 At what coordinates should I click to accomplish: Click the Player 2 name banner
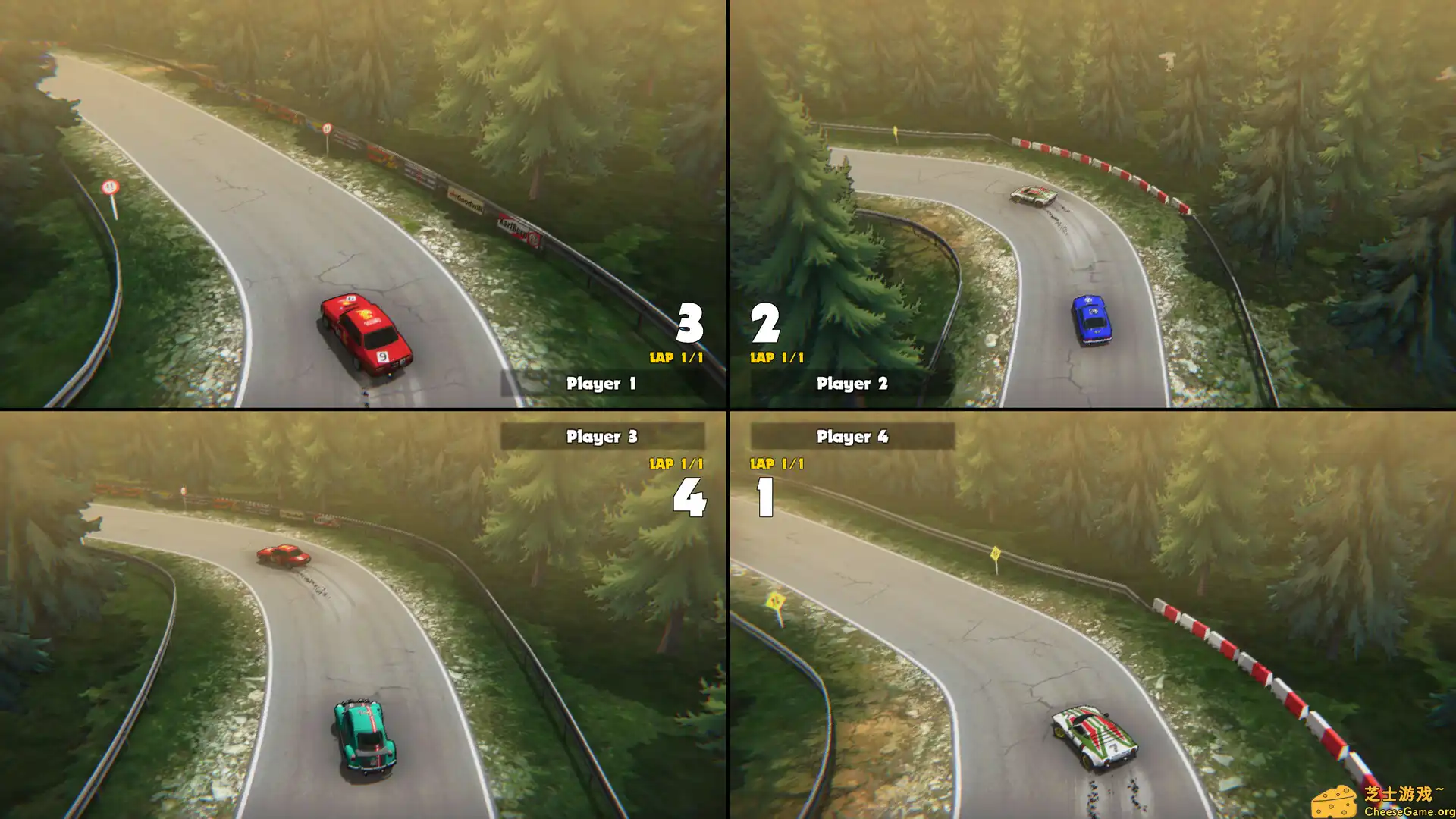coord(851,384)
